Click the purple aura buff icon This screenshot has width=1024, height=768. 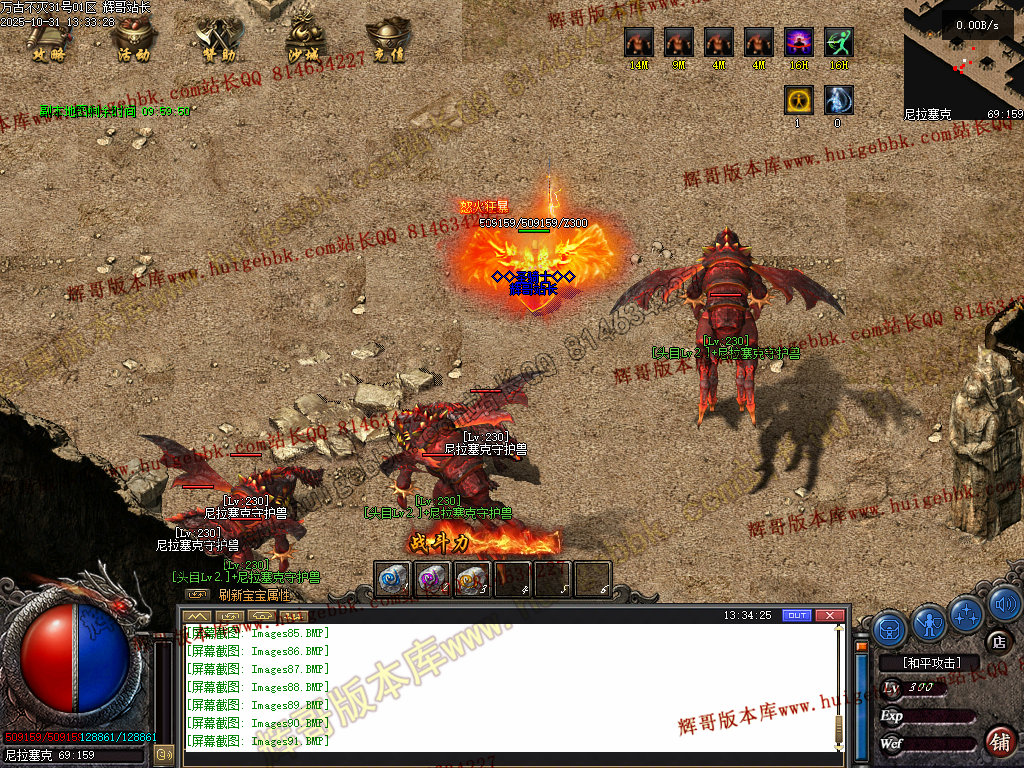point(798,42)
